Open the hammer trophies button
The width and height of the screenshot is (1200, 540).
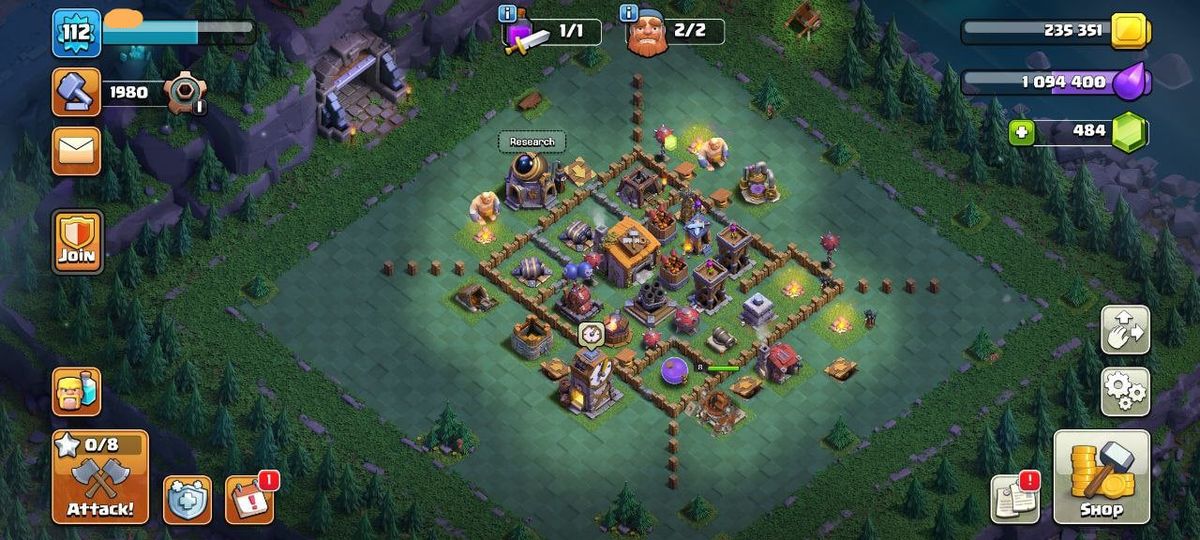click(x=76, y=92)
